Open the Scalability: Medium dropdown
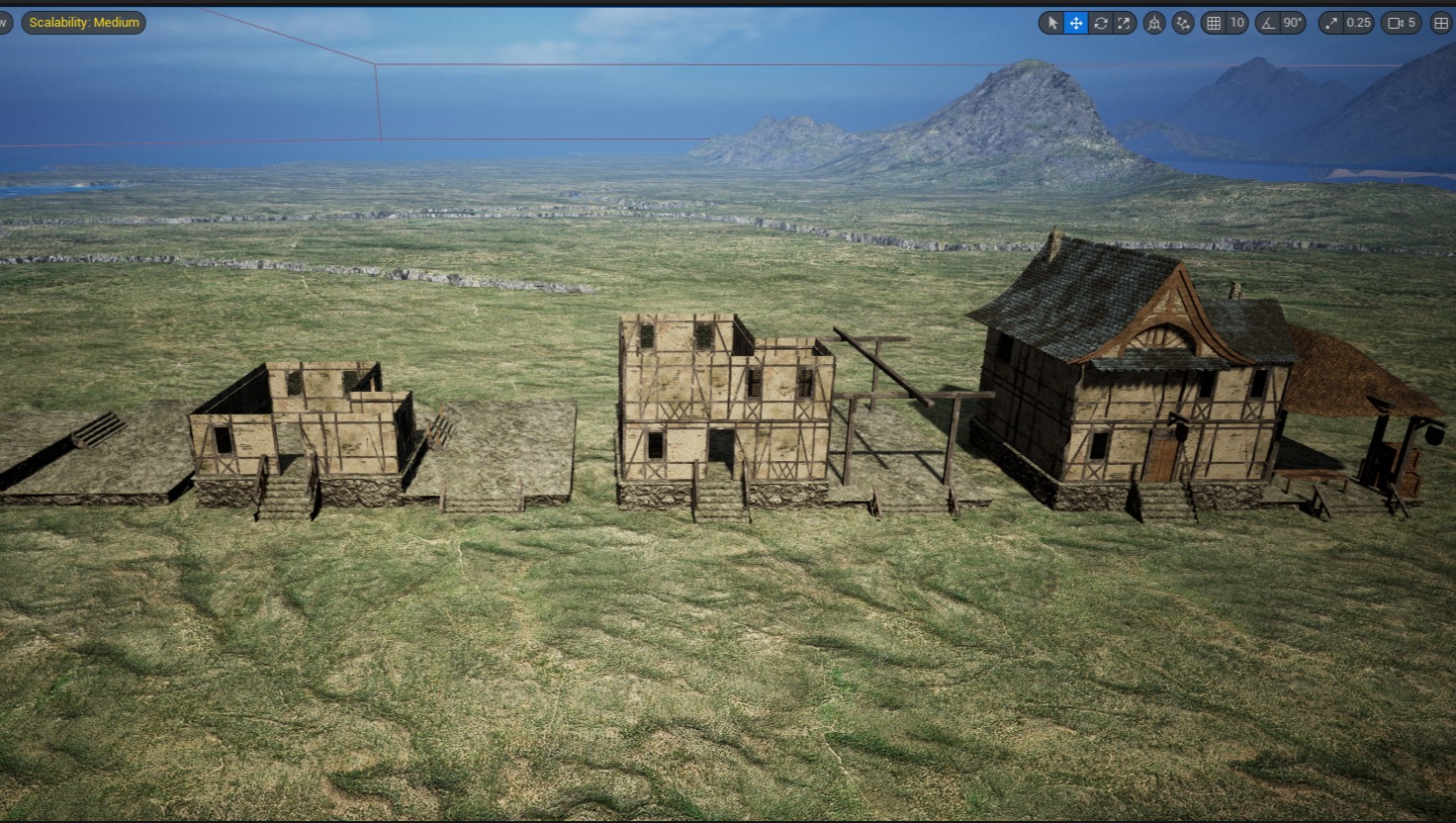This screenshot has width=1456, height=823. 84,23
